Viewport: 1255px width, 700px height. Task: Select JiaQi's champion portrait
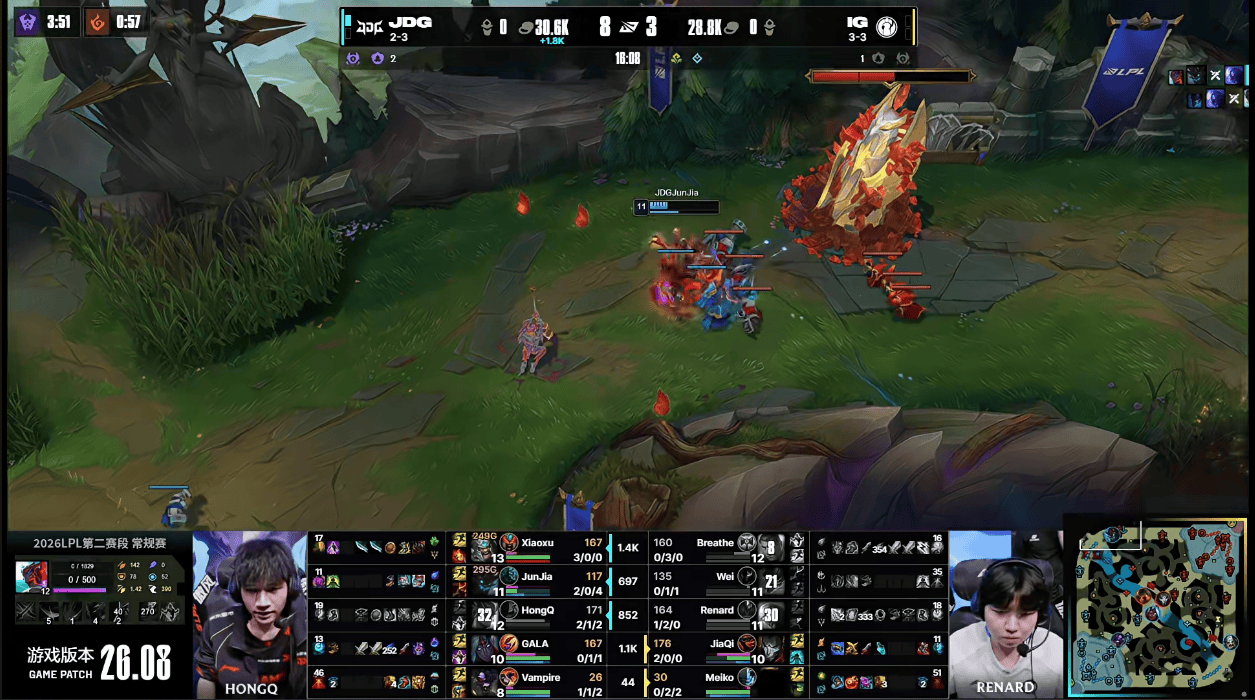coord(747,645)
